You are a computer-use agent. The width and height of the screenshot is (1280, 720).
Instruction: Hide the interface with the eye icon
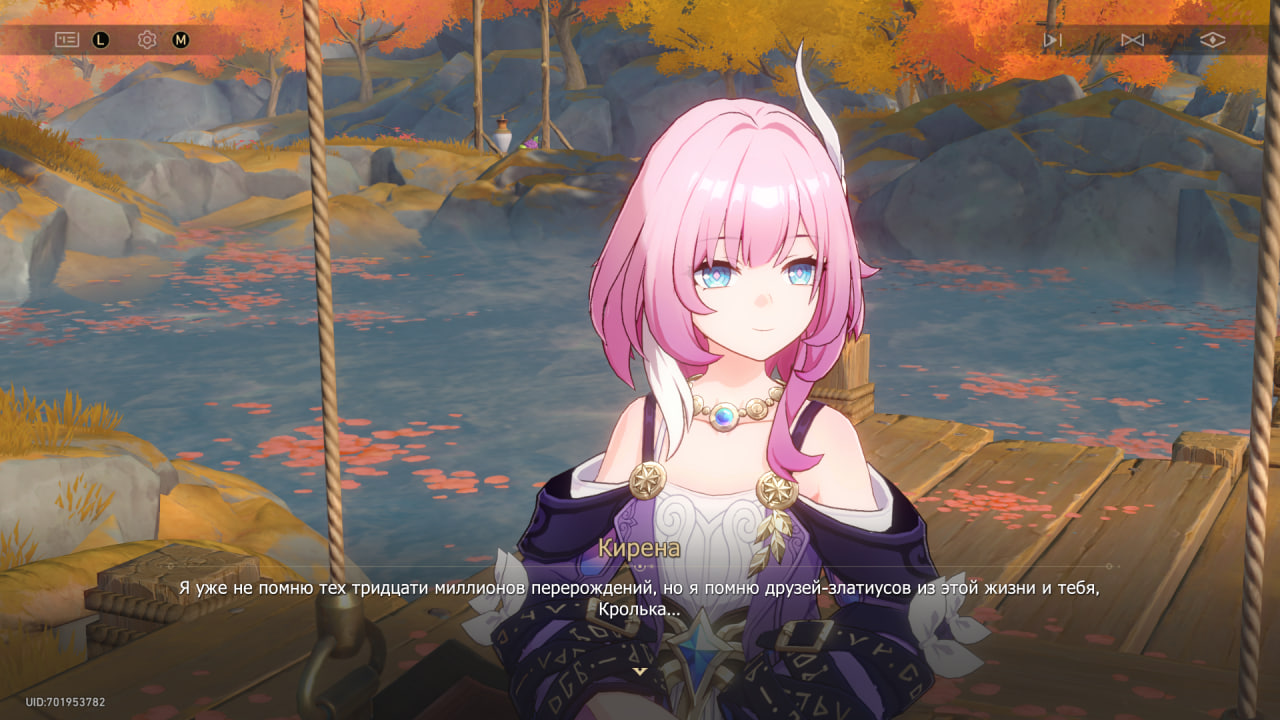(1212, 40)
